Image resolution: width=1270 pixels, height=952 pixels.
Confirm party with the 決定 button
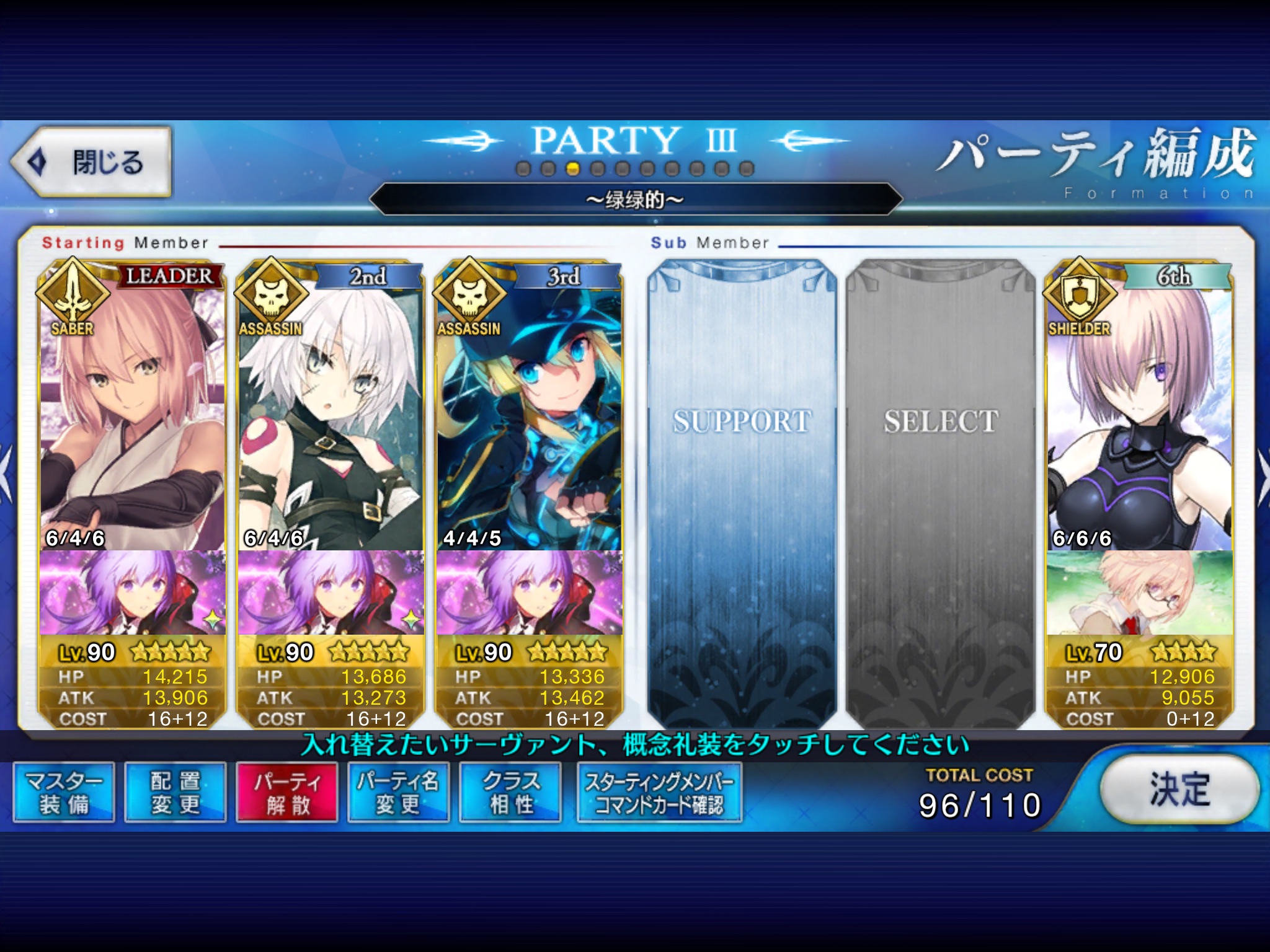coord(1179,789)
